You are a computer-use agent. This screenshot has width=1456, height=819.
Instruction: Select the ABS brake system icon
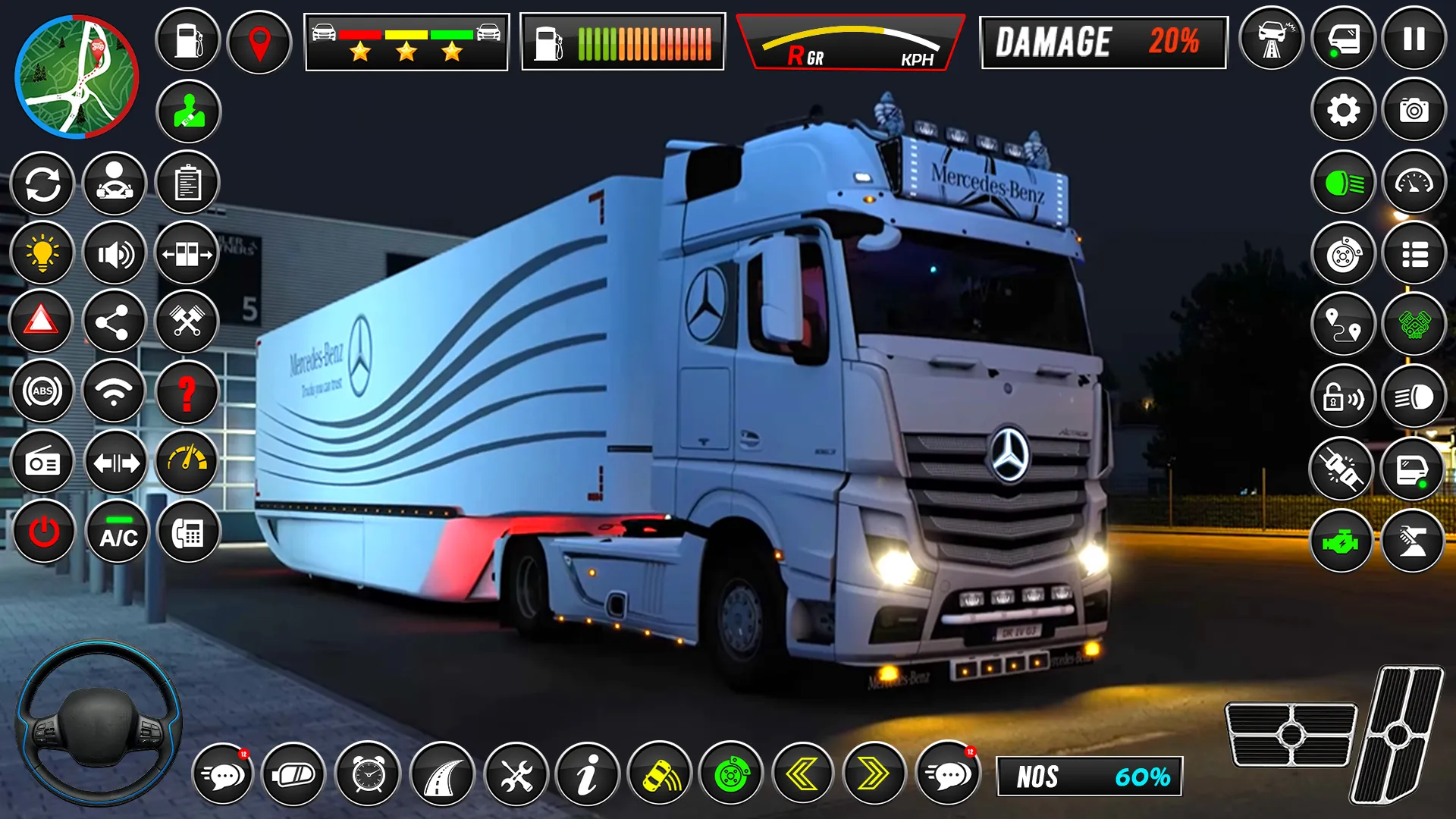(x=42, y=392)
